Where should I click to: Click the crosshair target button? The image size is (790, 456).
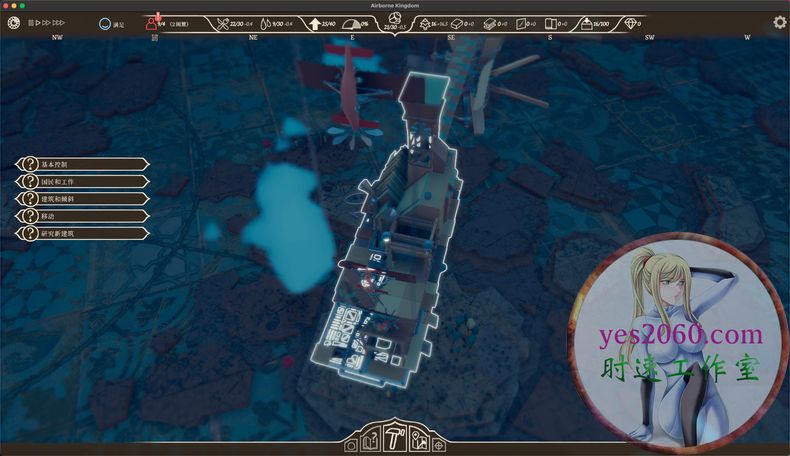[439, 445]
